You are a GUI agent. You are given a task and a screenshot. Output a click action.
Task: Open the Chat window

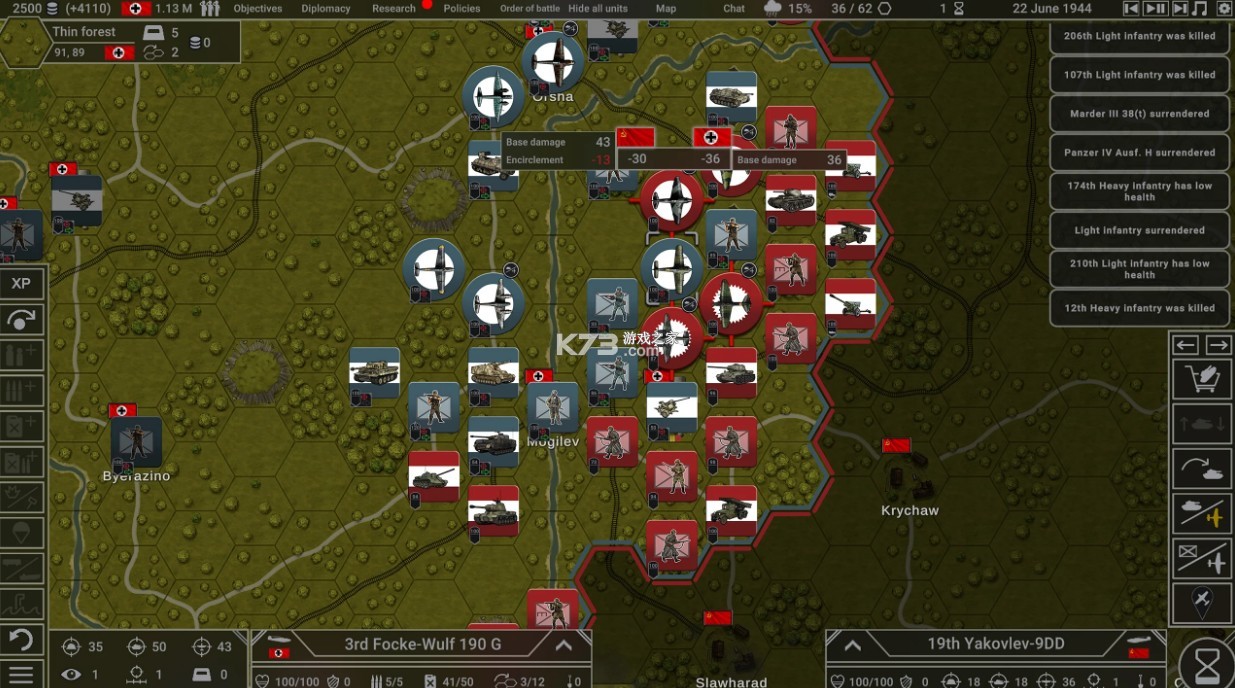coord(734,8)
